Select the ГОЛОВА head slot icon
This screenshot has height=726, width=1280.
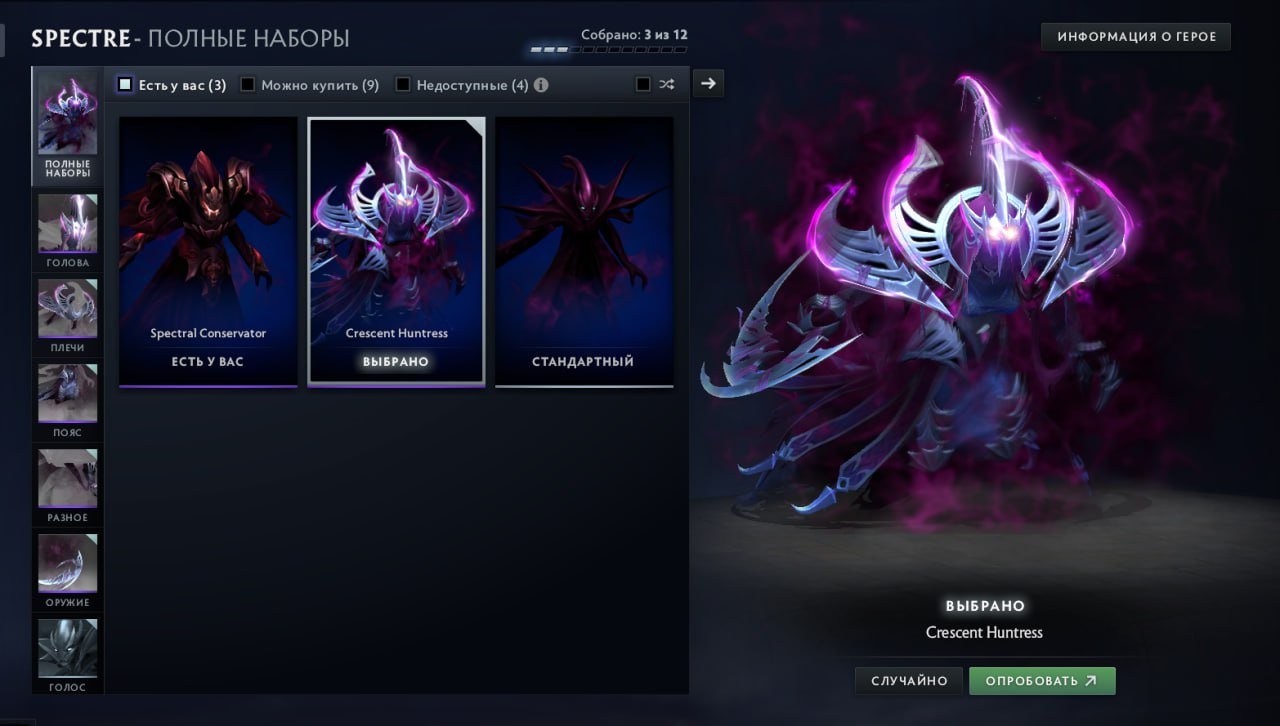66,225
